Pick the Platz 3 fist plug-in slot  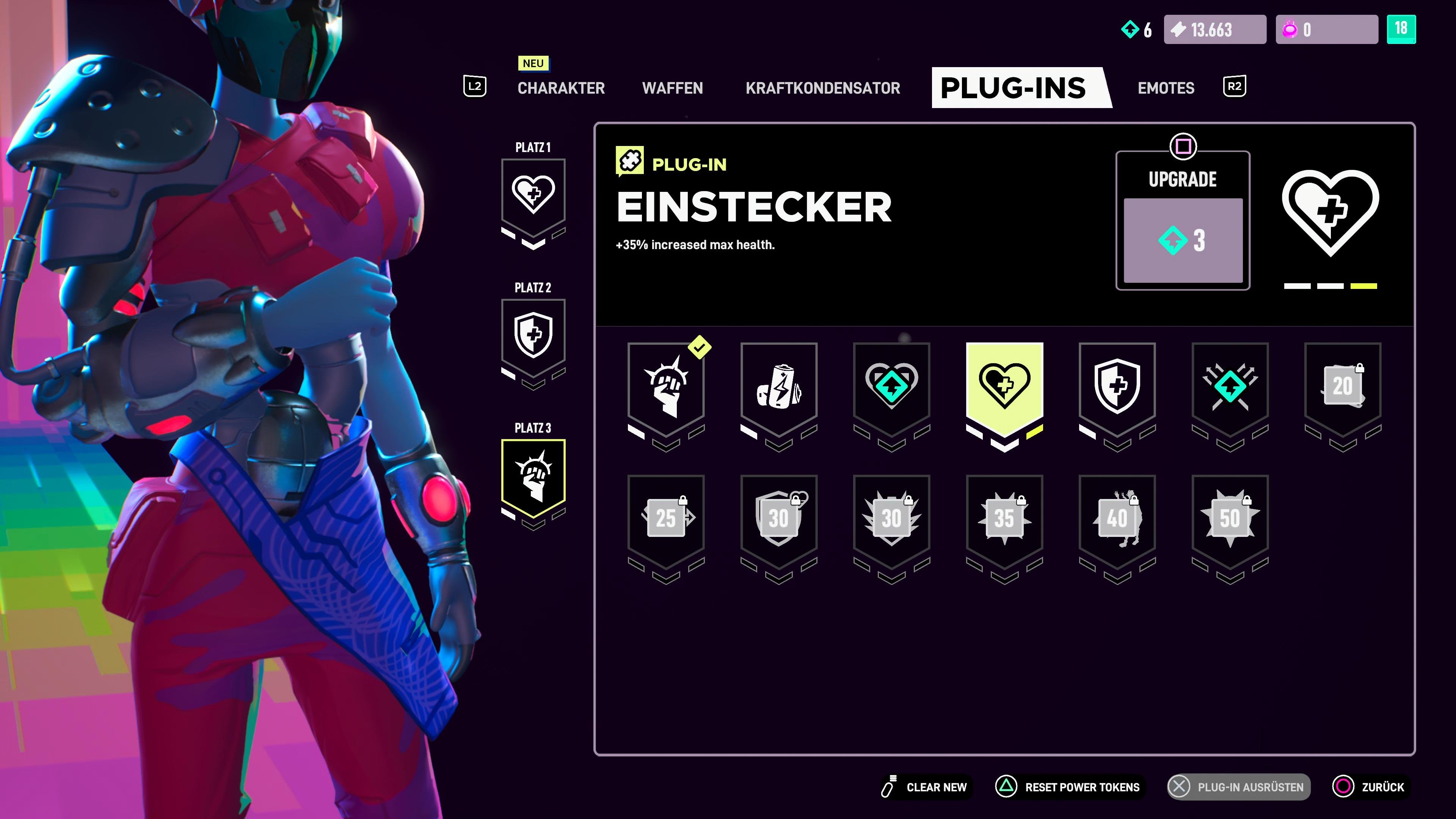click(x=533, y=477)
